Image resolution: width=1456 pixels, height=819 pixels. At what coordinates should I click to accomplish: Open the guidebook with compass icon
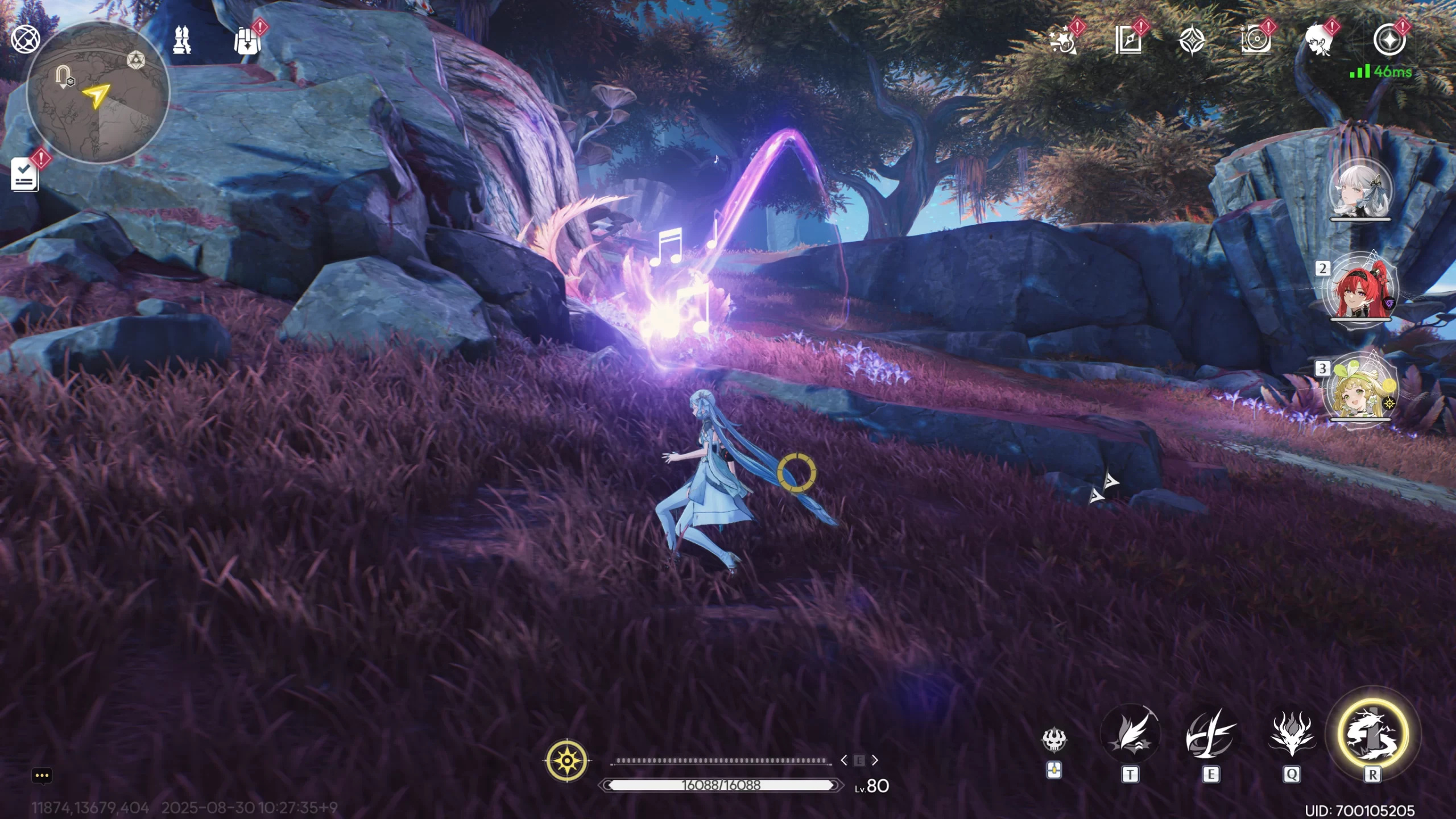1128,41
